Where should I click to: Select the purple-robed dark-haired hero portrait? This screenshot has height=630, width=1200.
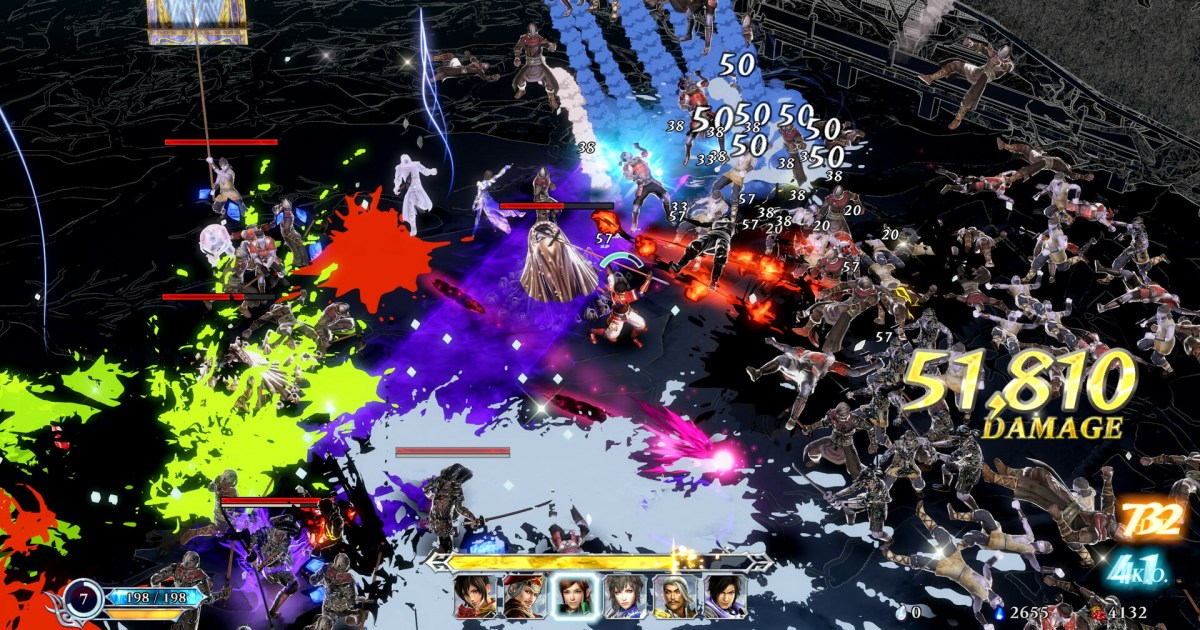pyautogui.click(x=724, y=595)
